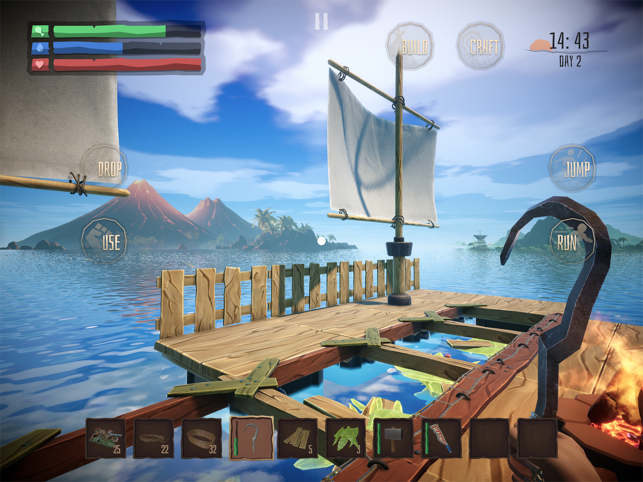Pause the game with the pause icon
Screen dimensions: 643x482
tap(321, 21)
